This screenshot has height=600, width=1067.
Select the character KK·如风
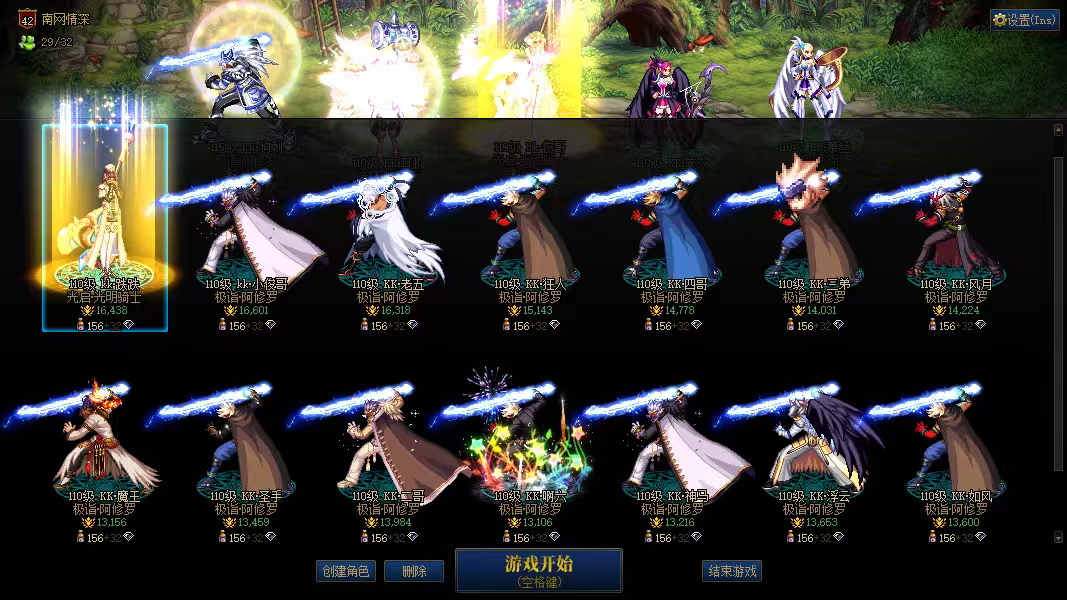[x=957, y=455]
